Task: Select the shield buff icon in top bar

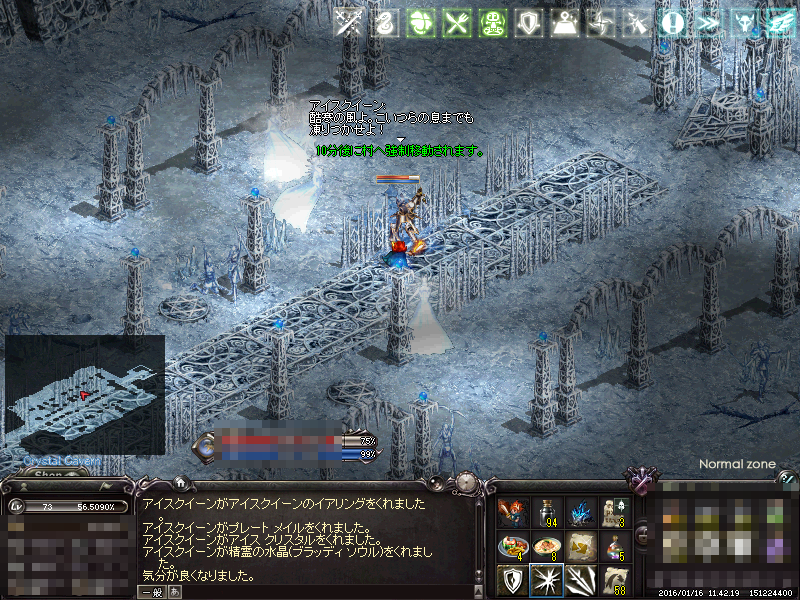Action: click(528, 23)
